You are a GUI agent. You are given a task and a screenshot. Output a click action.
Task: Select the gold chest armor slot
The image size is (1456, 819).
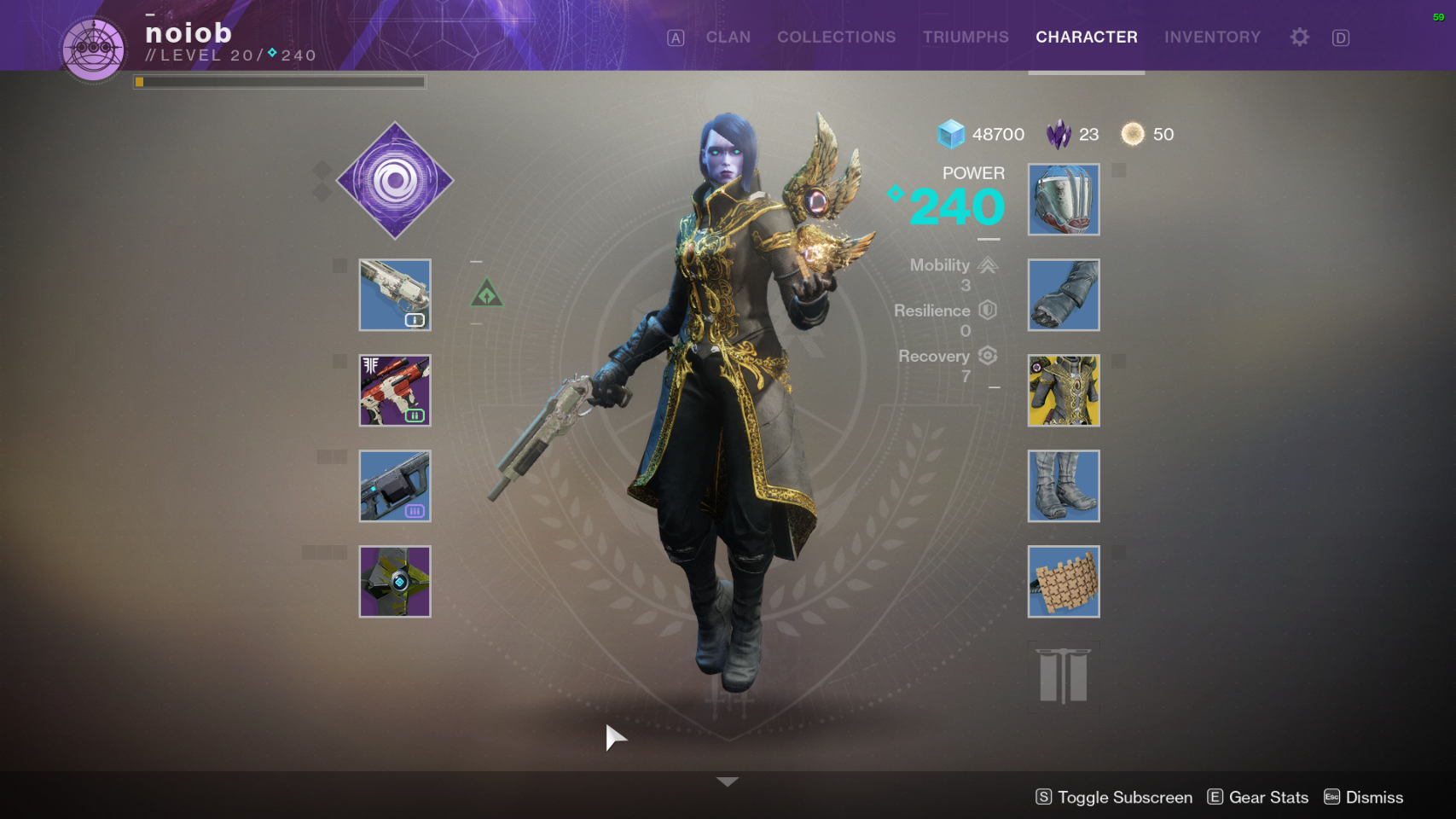1064,391
